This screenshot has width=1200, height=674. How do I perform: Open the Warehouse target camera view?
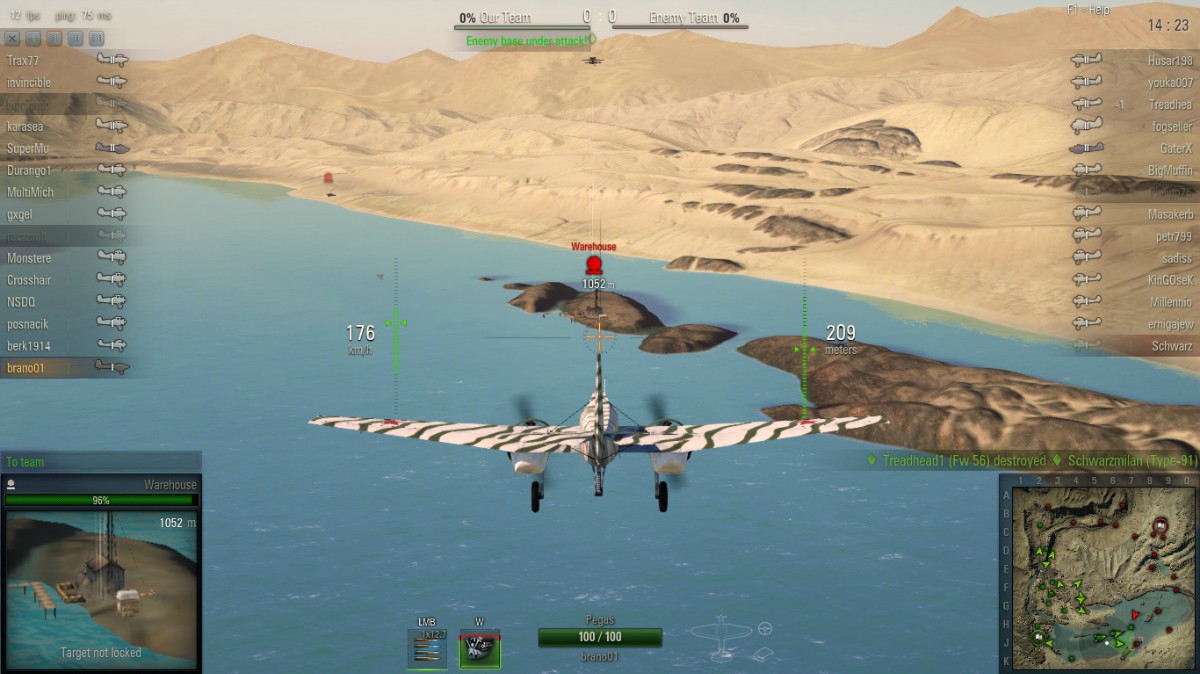(x=101, y=587)
